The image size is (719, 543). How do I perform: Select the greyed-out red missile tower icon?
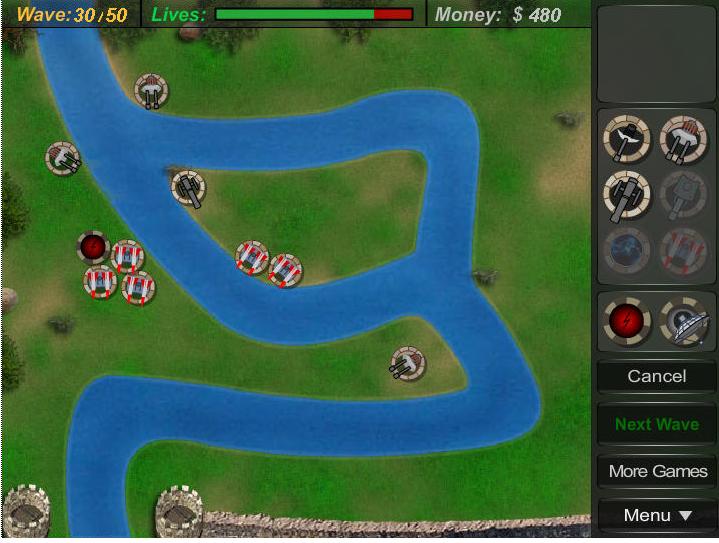684,250
